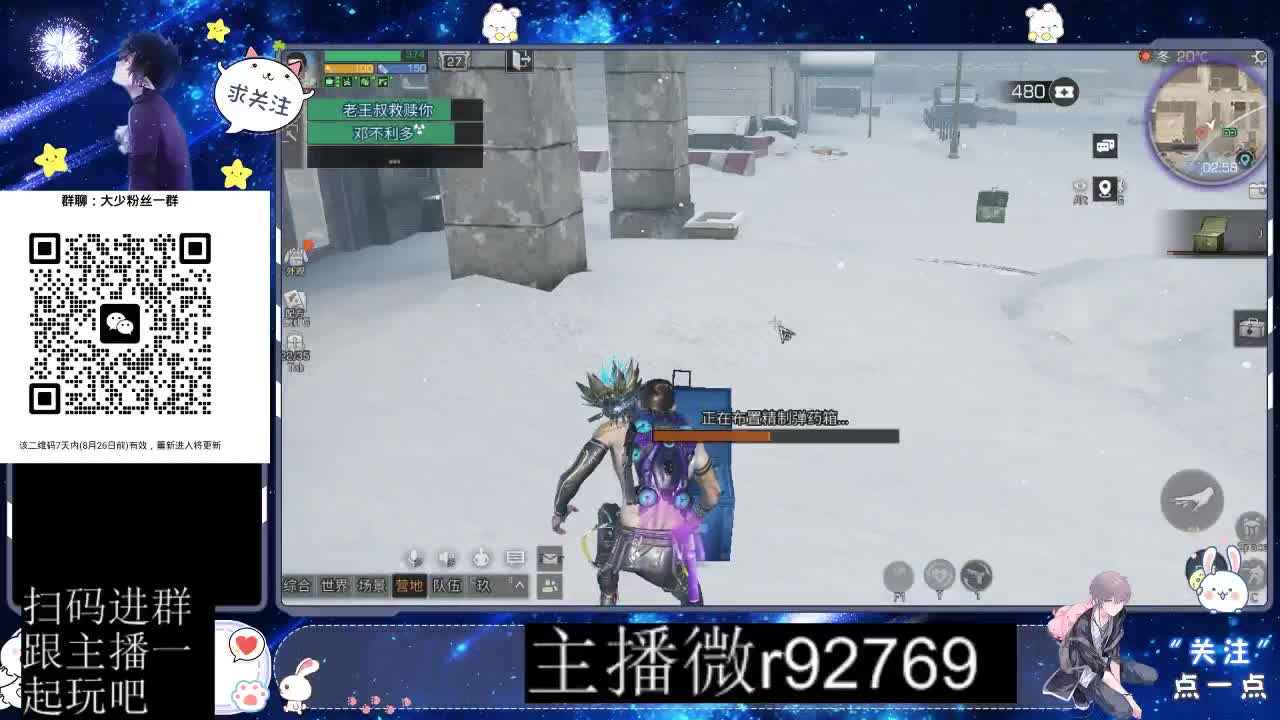Image resolution: width=1280 pixels, height=720 pixels.
Task: Open the voice microphone icon
Action: (414, 557)
